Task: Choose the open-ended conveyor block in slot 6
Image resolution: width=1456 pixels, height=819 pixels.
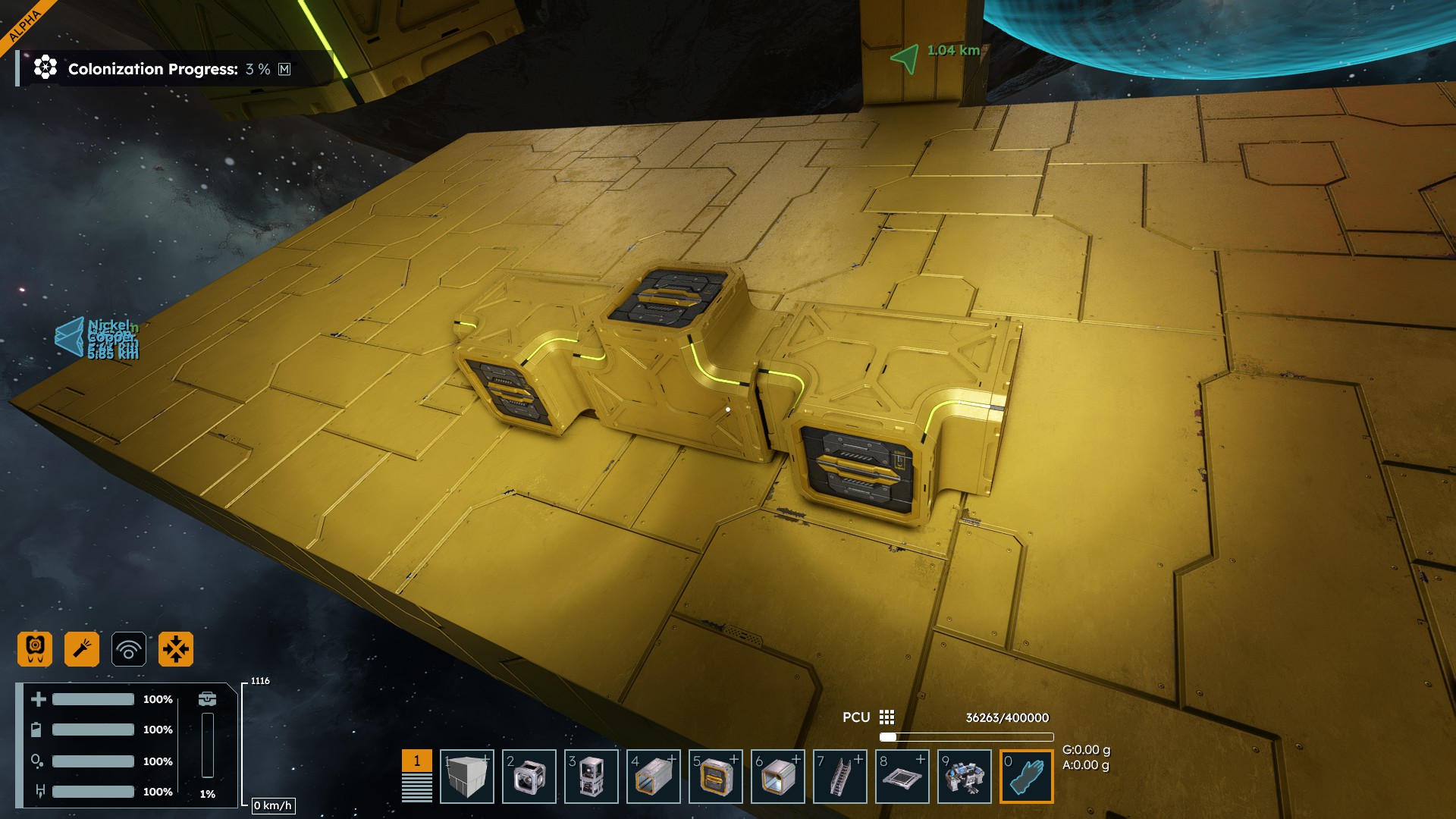Action: pos(777,777)
